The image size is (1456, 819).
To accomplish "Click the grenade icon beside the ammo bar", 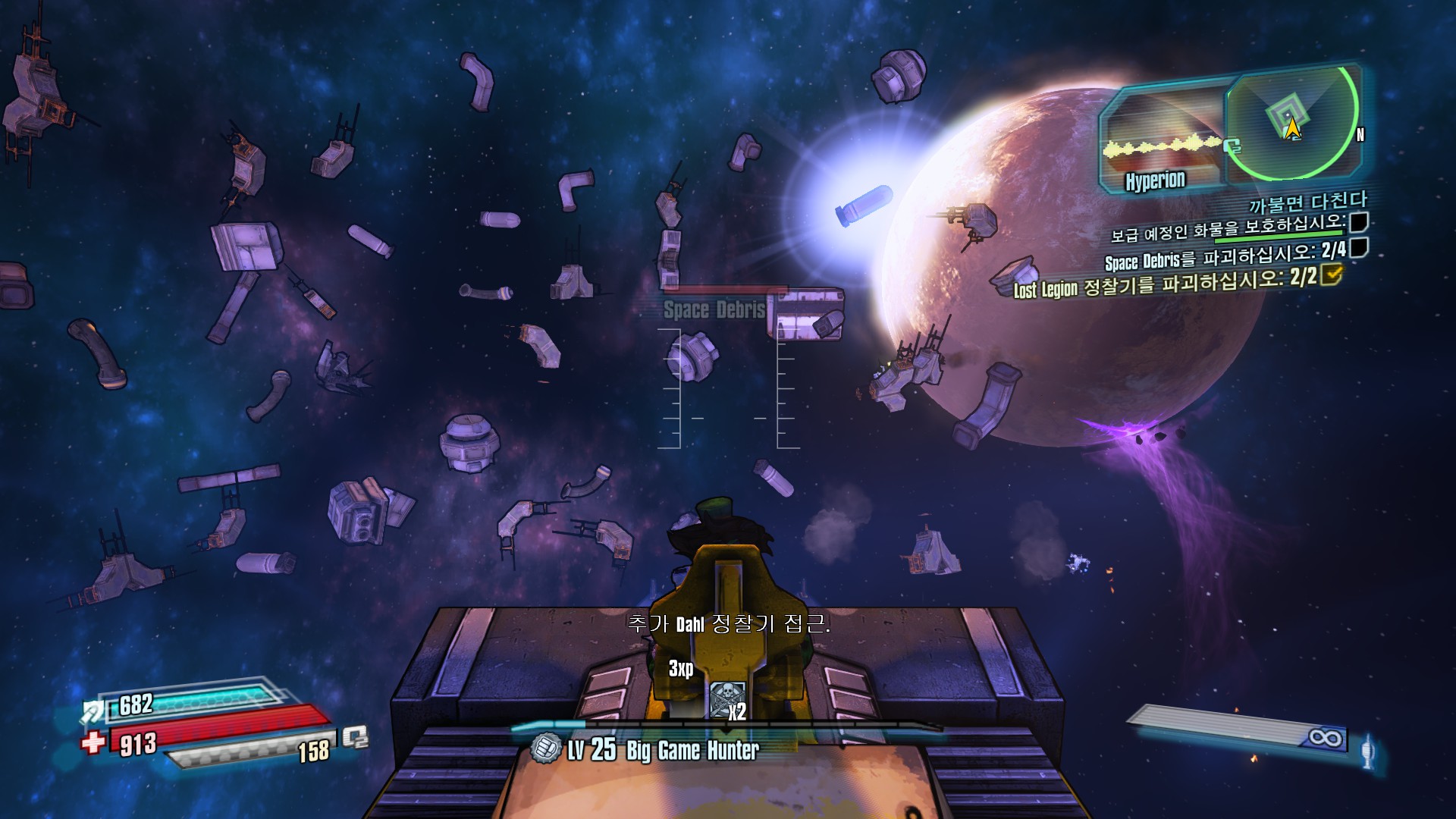I will pos(1367,751).
